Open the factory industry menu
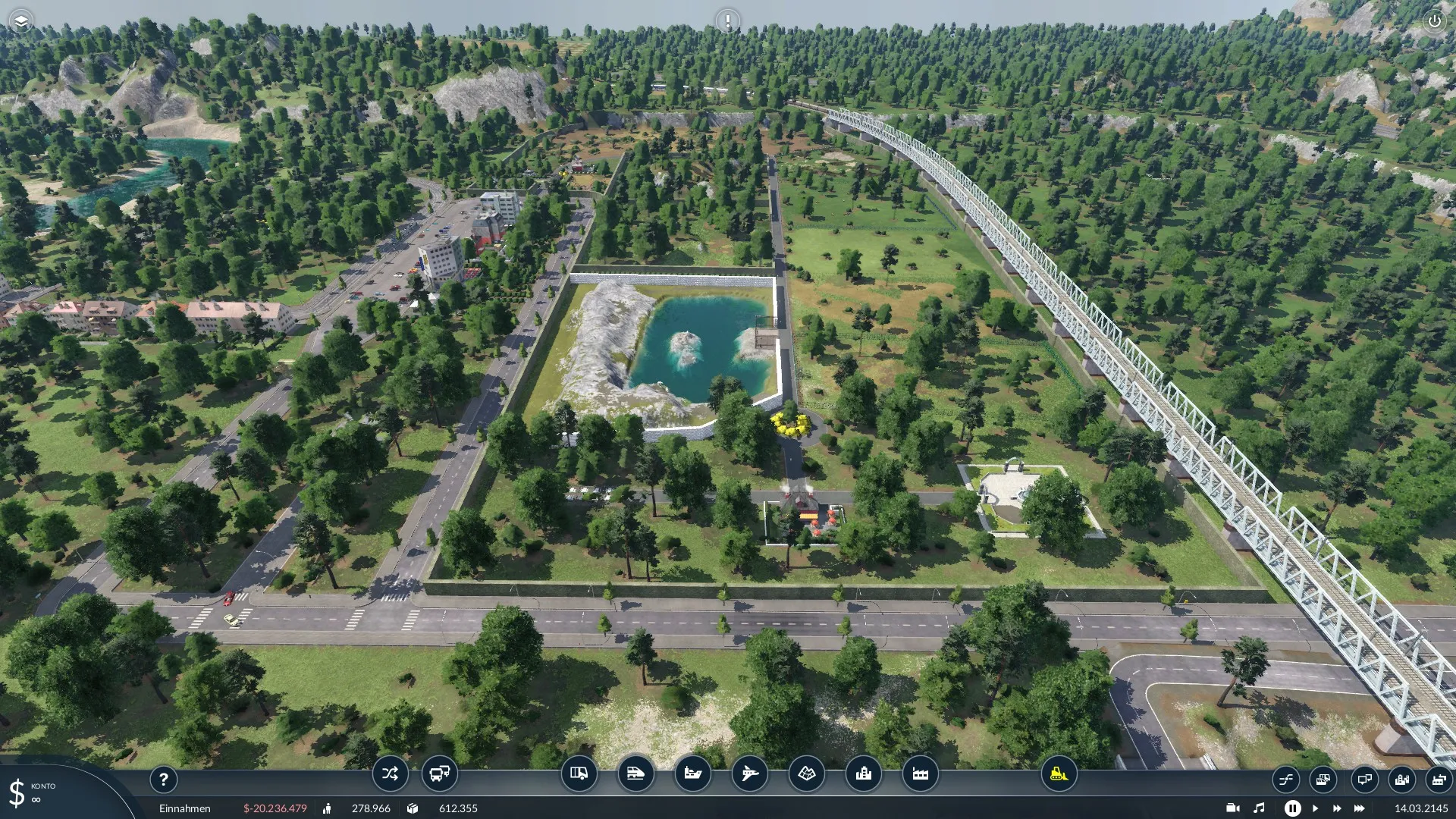This screenshot has height=819, width=1456. tap(921, 774)
